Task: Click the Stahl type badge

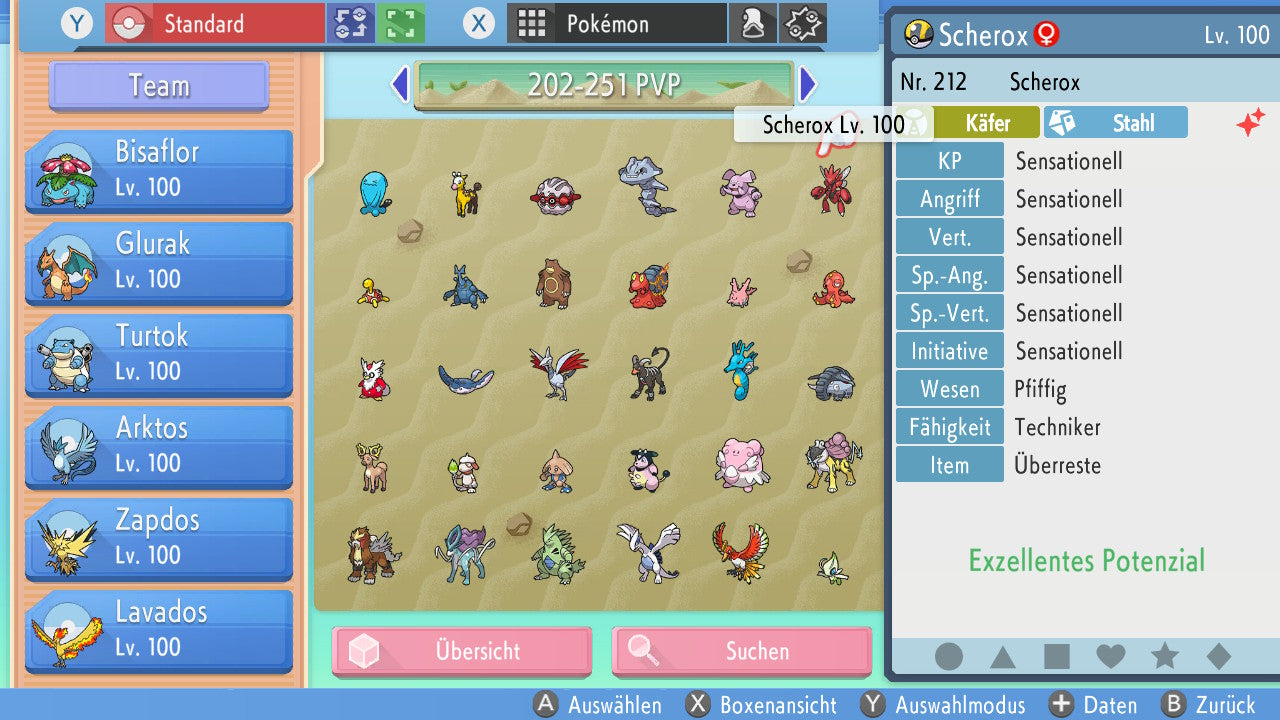Action: click(x=1115, y=122)
